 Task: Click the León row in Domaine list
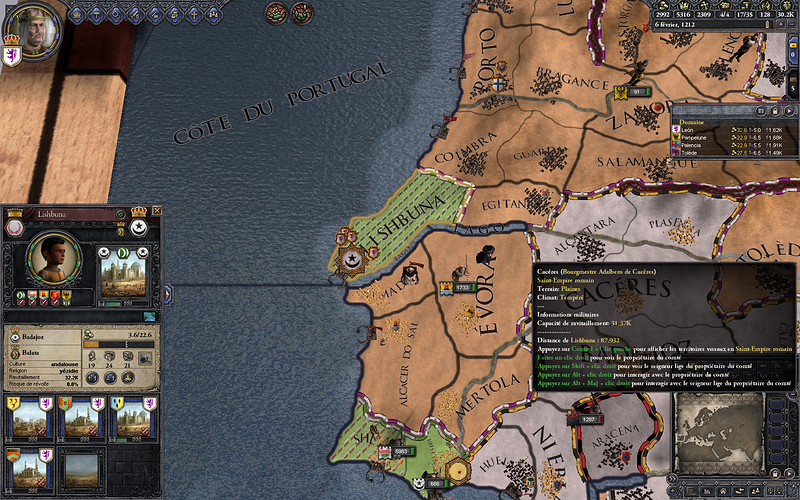[691, 131]
